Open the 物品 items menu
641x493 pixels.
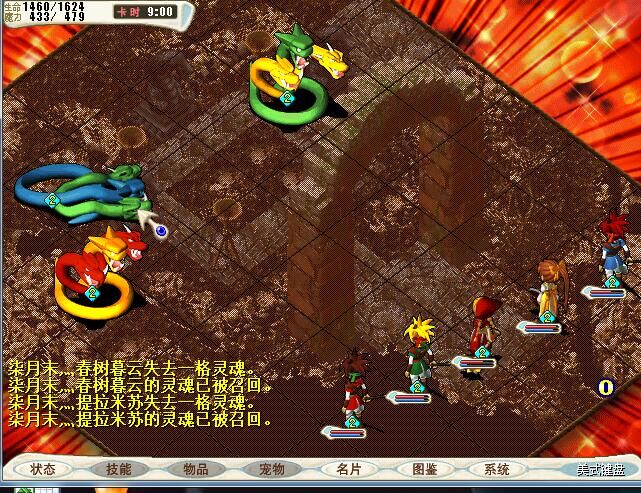coord(195,468)
